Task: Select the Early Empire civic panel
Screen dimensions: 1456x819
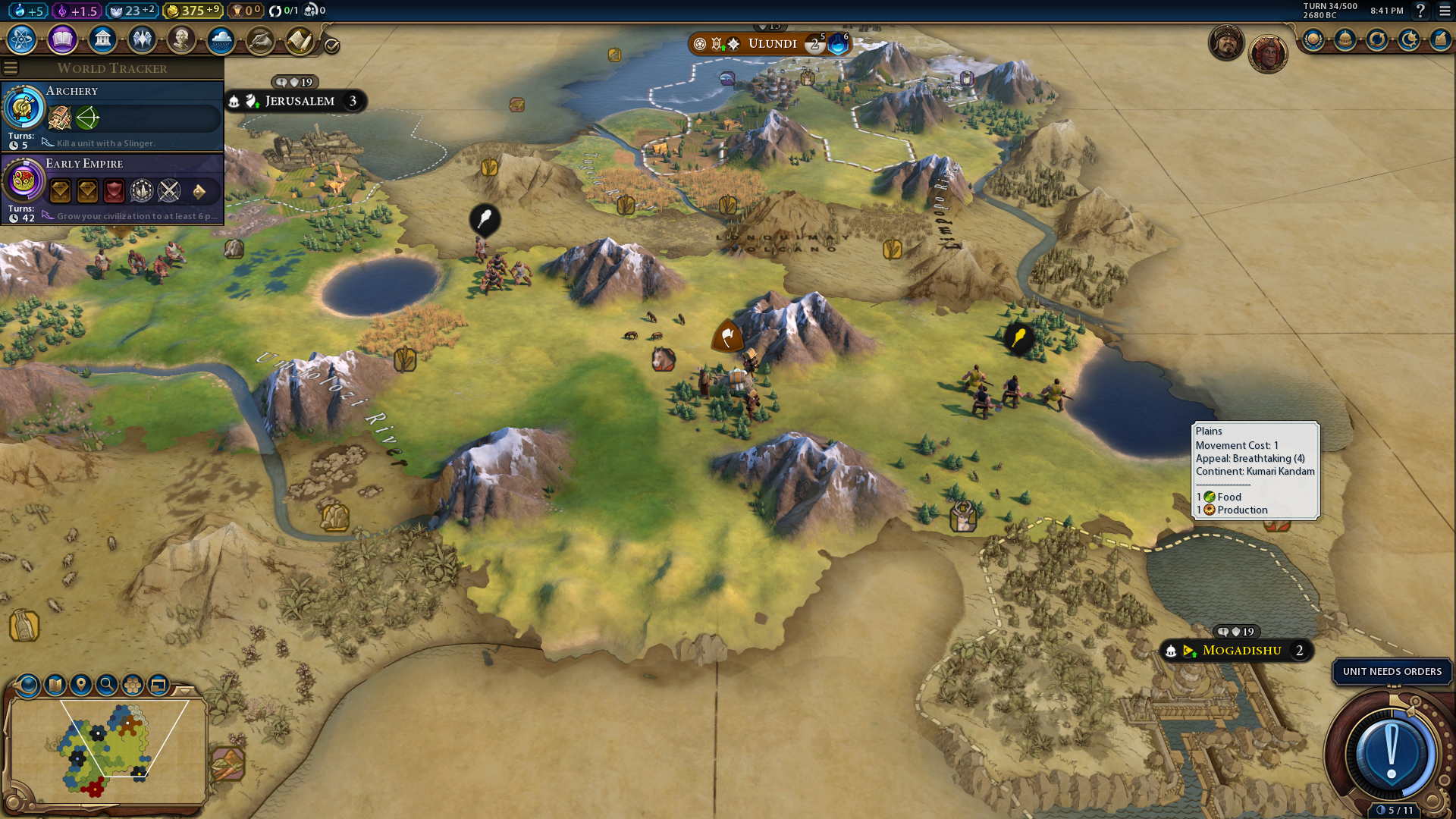Action: click(x=112, y=189)
